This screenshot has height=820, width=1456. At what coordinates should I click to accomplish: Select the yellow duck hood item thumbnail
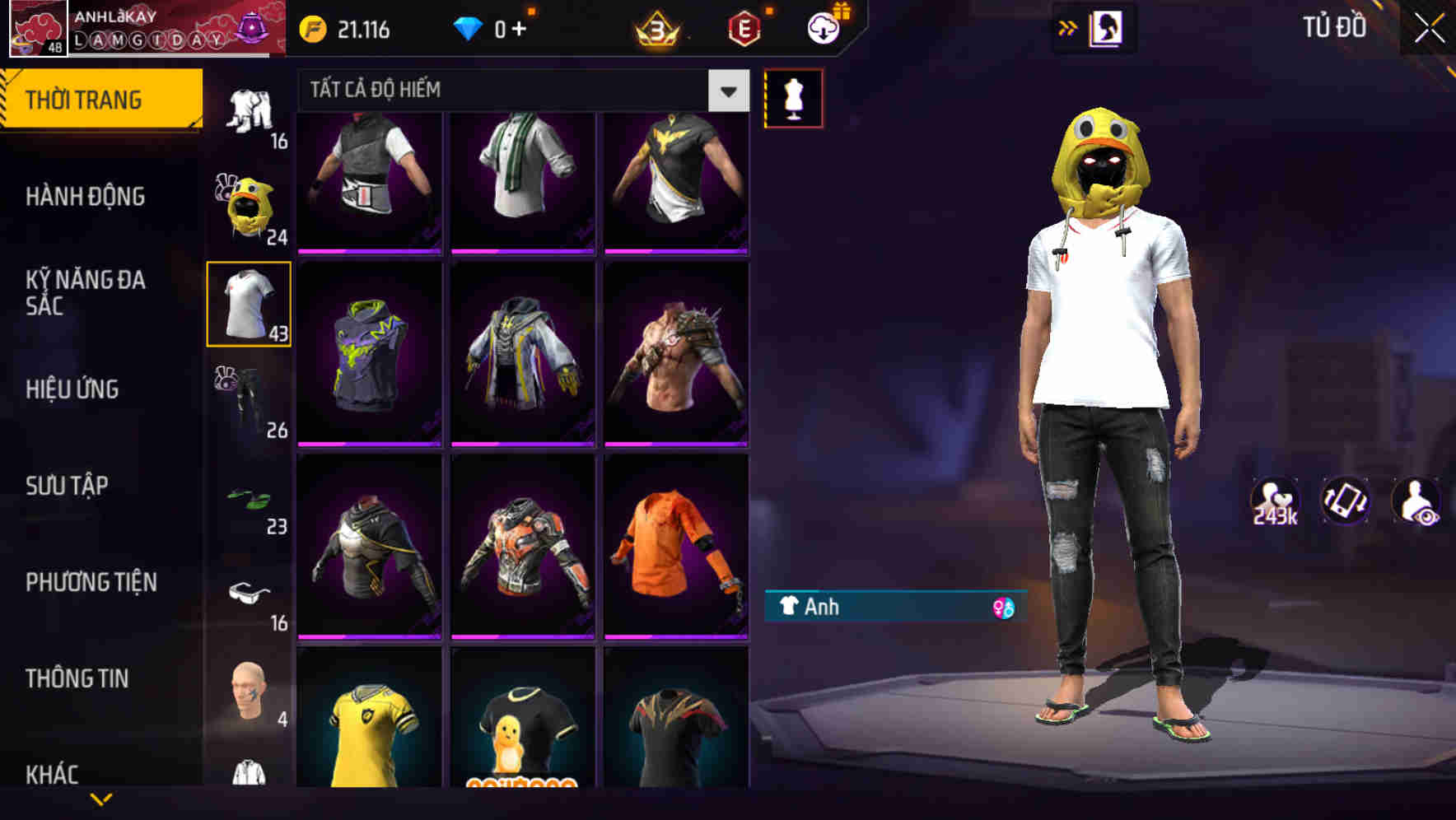tap(248, 203)
